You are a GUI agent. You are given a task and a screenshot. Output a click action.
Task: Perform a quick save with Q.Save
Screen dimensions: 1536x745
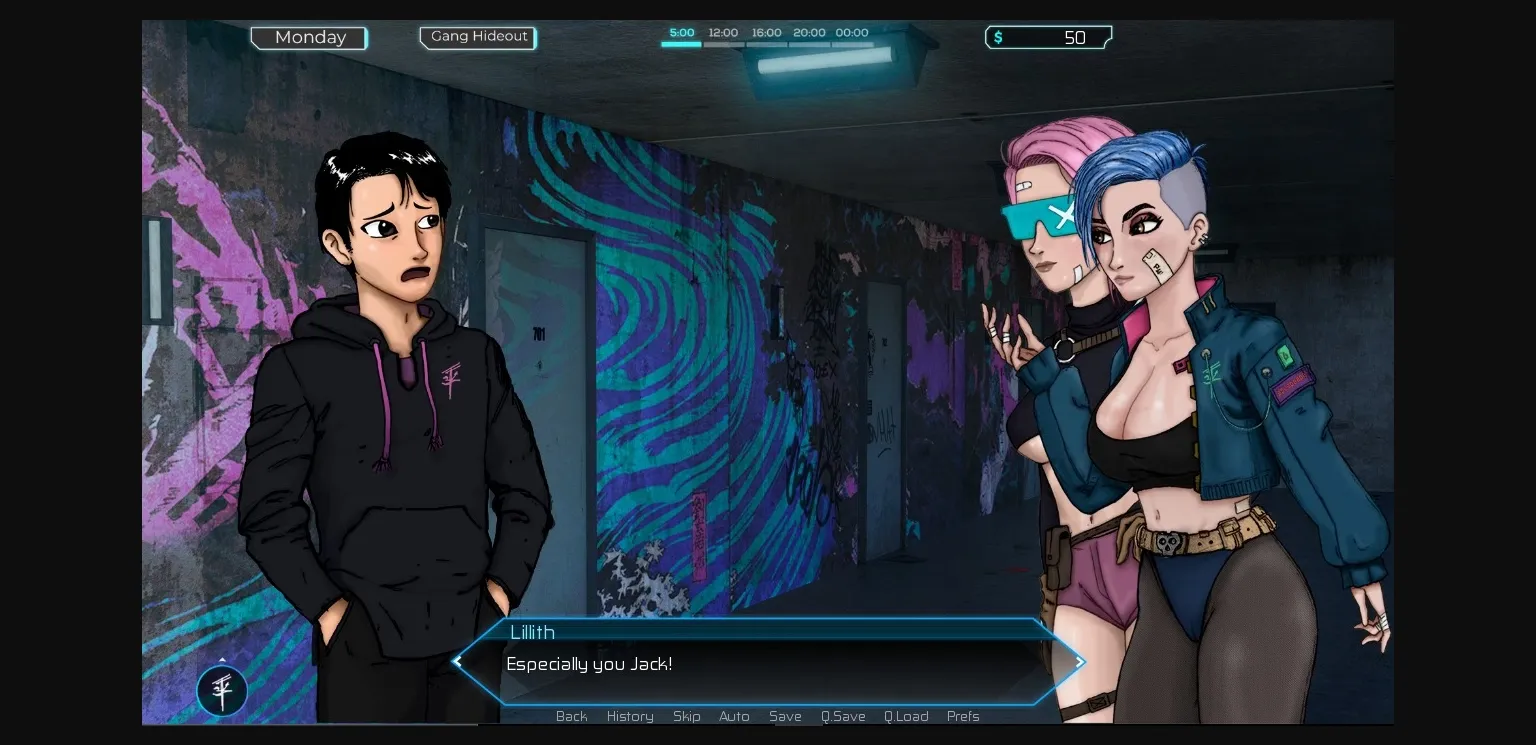843,716
